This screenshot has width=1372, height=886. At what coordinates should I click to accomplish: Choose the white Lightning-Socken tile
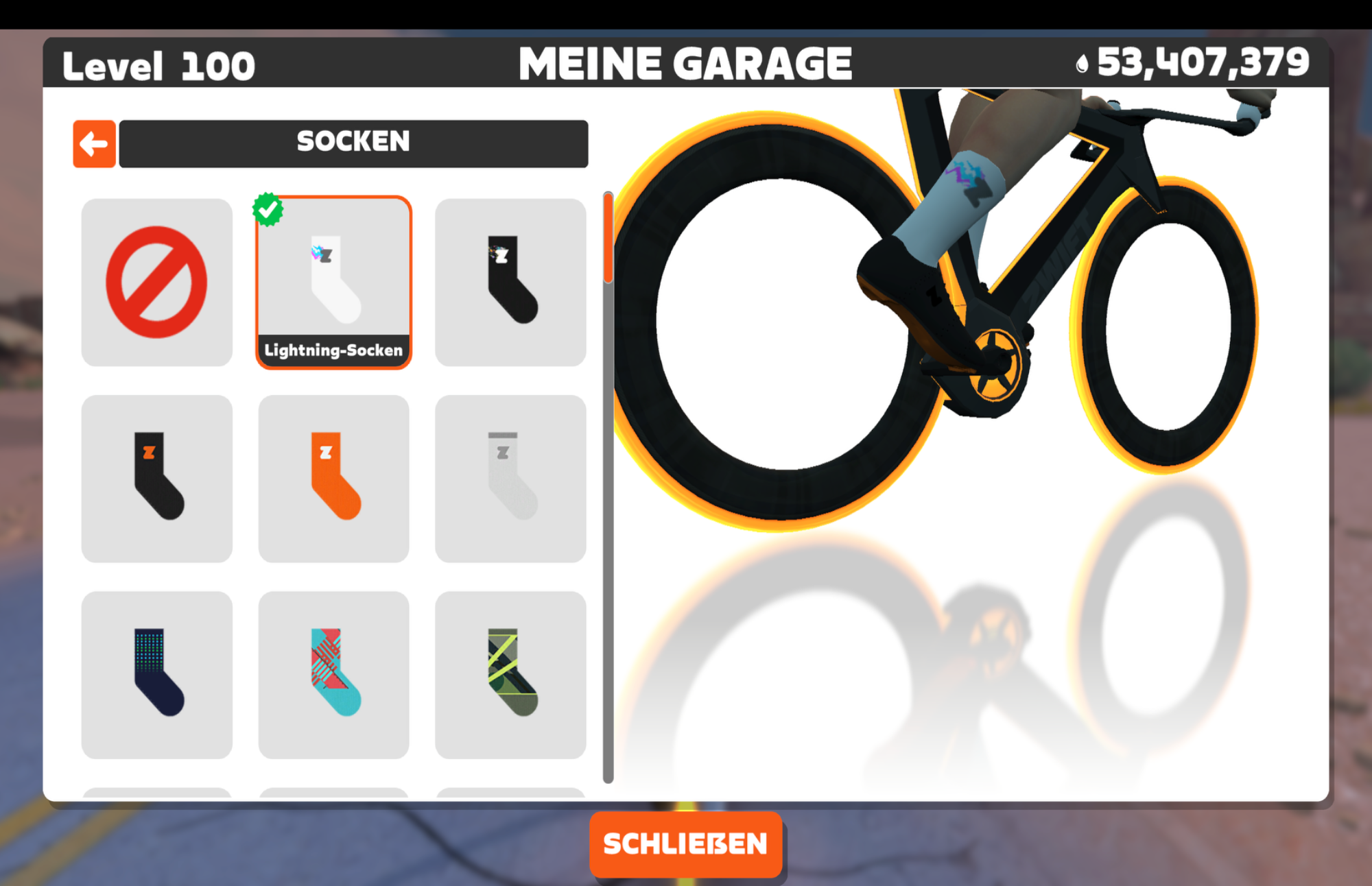tap(334, 283)
